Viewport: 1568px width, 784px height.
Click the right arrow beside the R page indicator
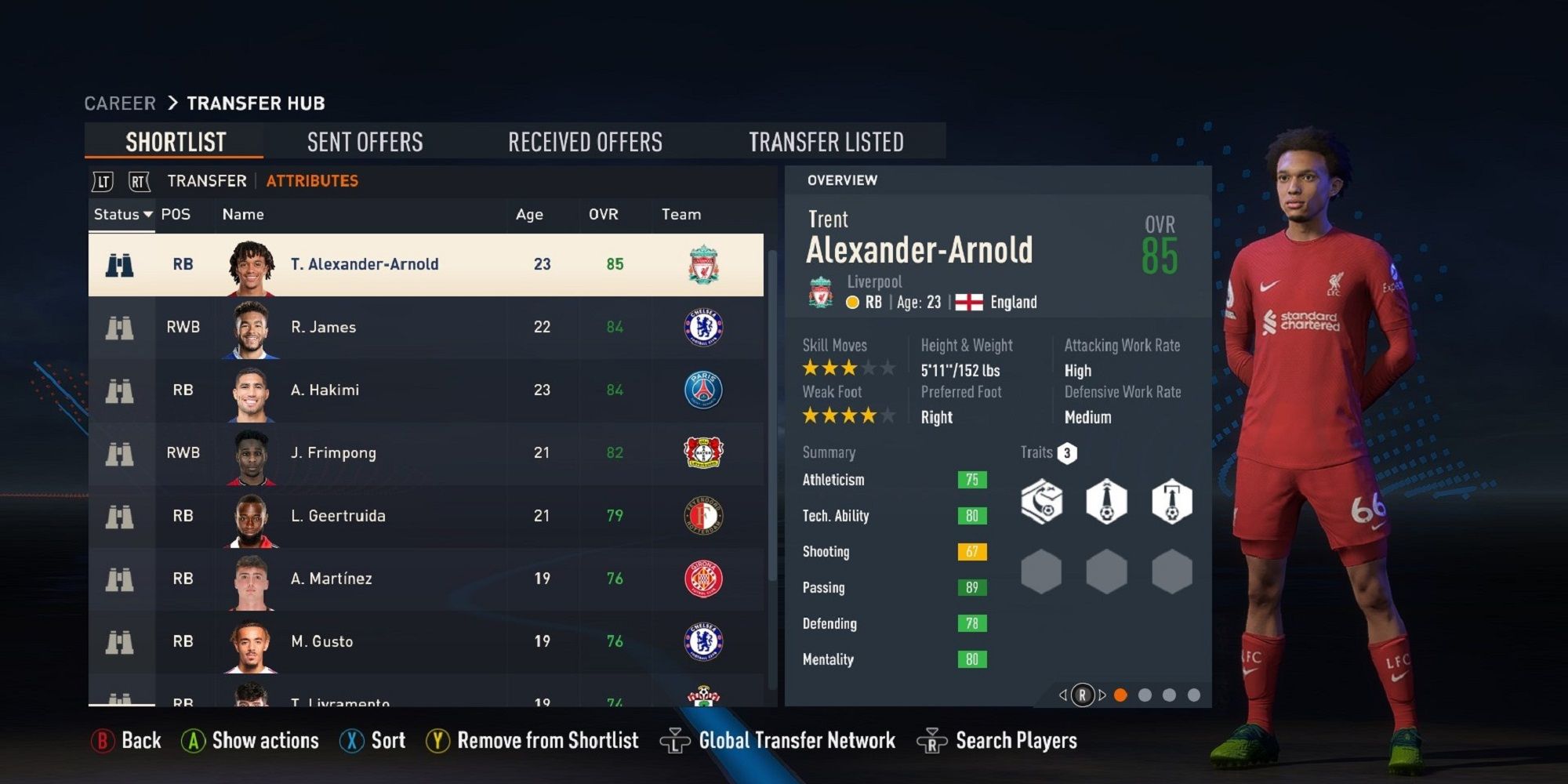pyautogui.click(x=1101, y=694)
